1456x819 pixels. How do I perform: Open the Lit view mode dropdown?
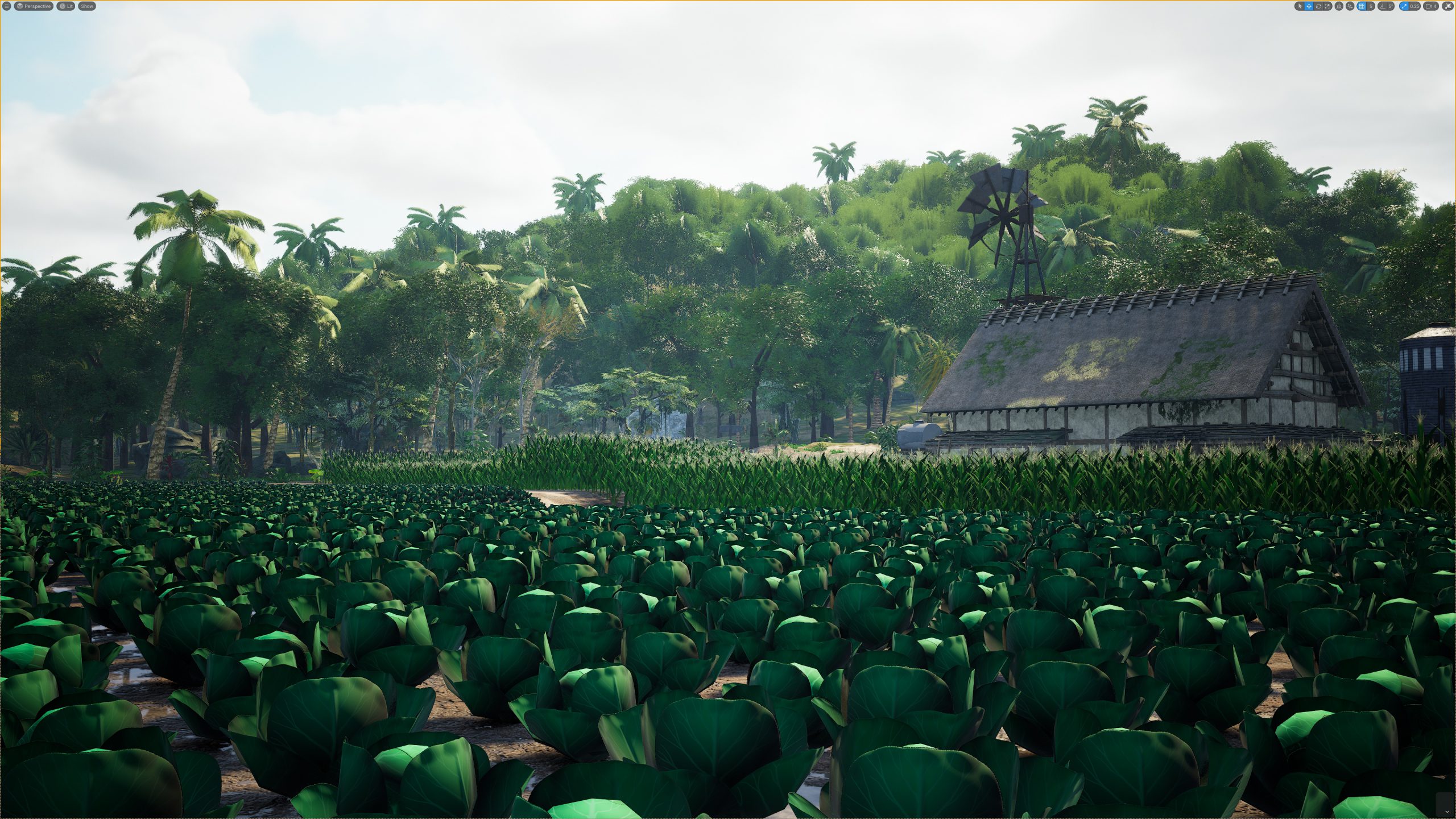point(65,6)
